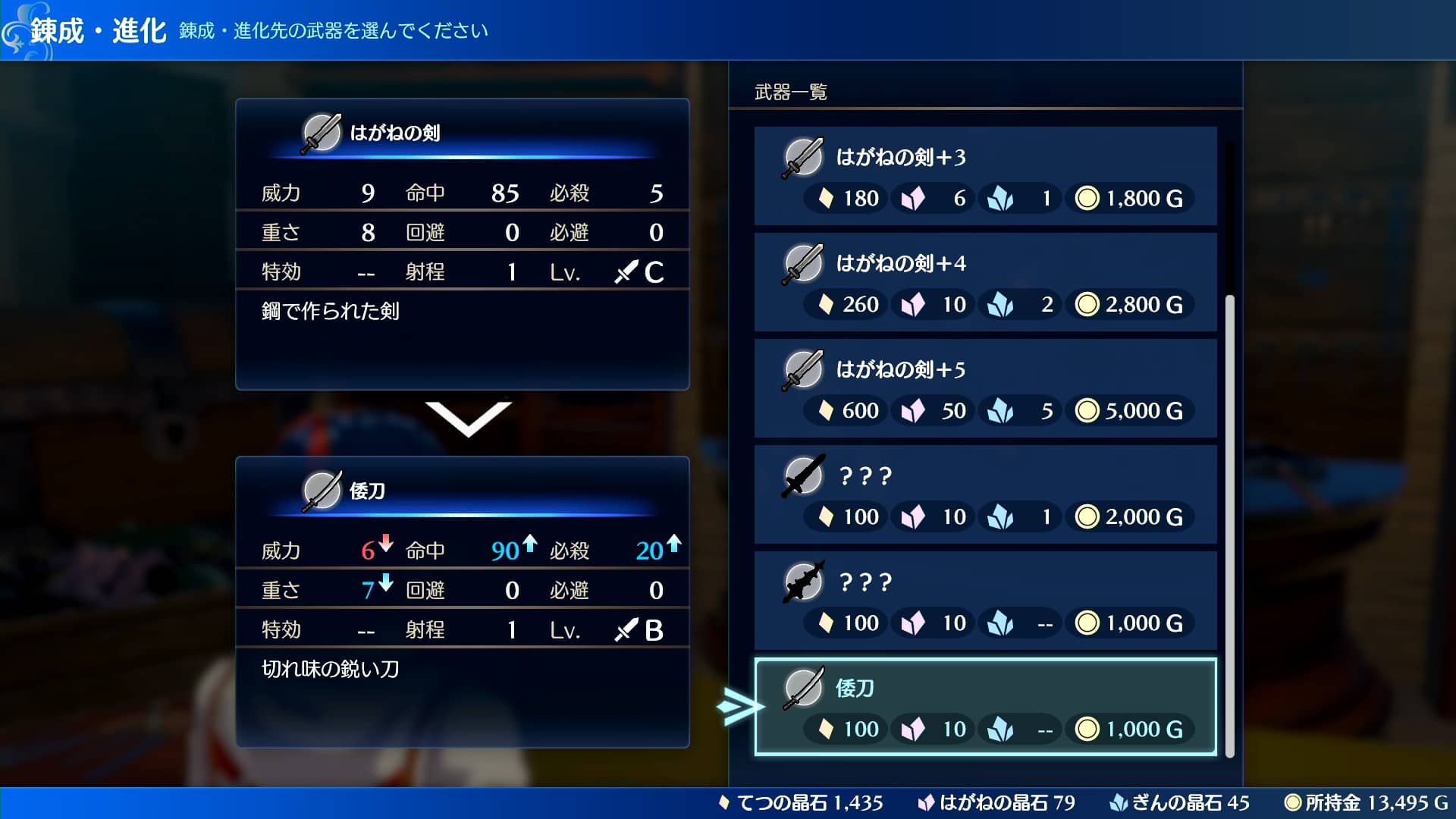Screen dimensions: 1456x819
Task: Click the 所持金 coin icon in the status bar
Action: click(x=1294, y=802)
